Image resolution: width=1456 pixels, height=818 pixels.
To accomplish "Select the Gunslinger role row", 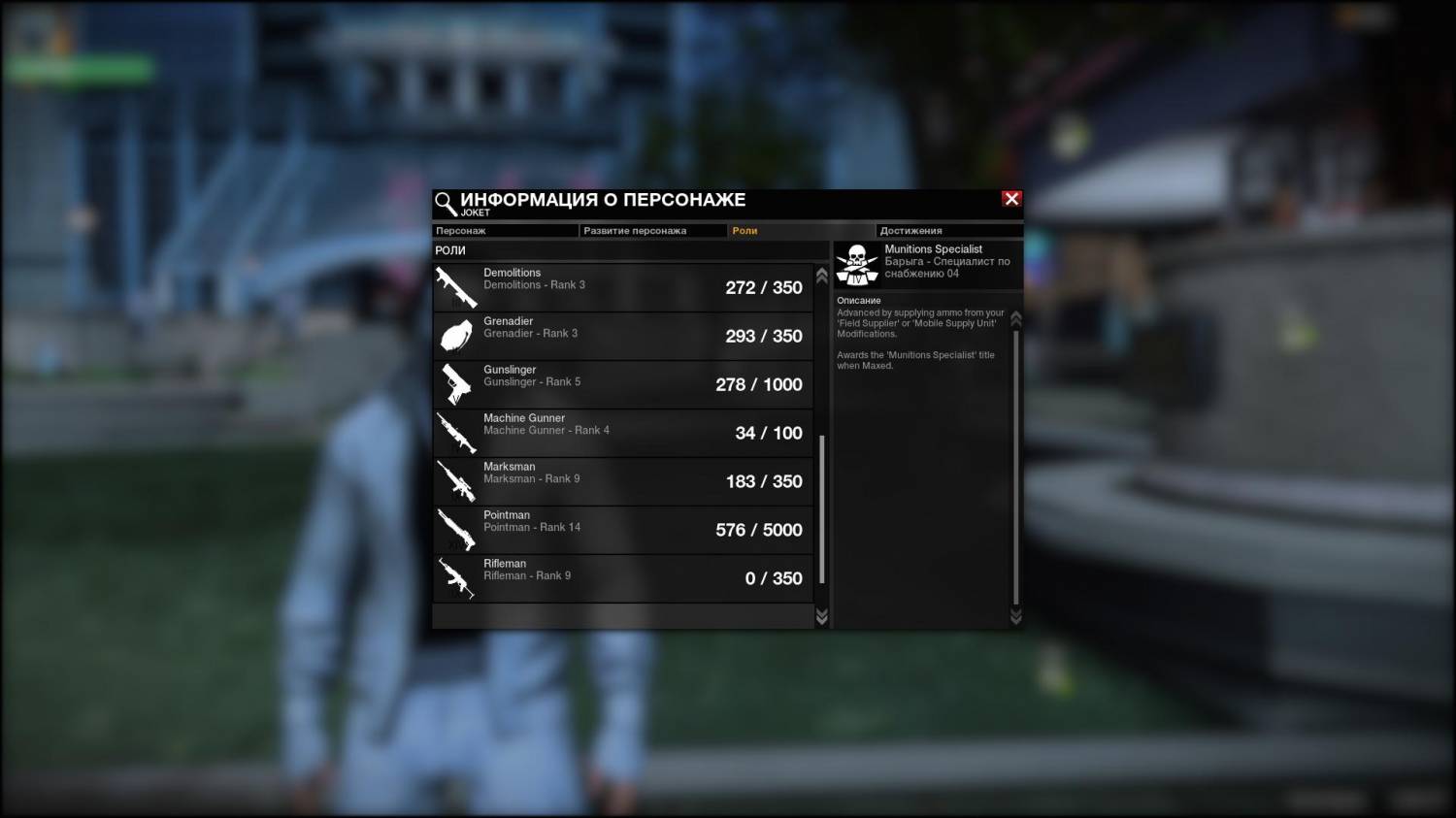I will coord(622,384).
